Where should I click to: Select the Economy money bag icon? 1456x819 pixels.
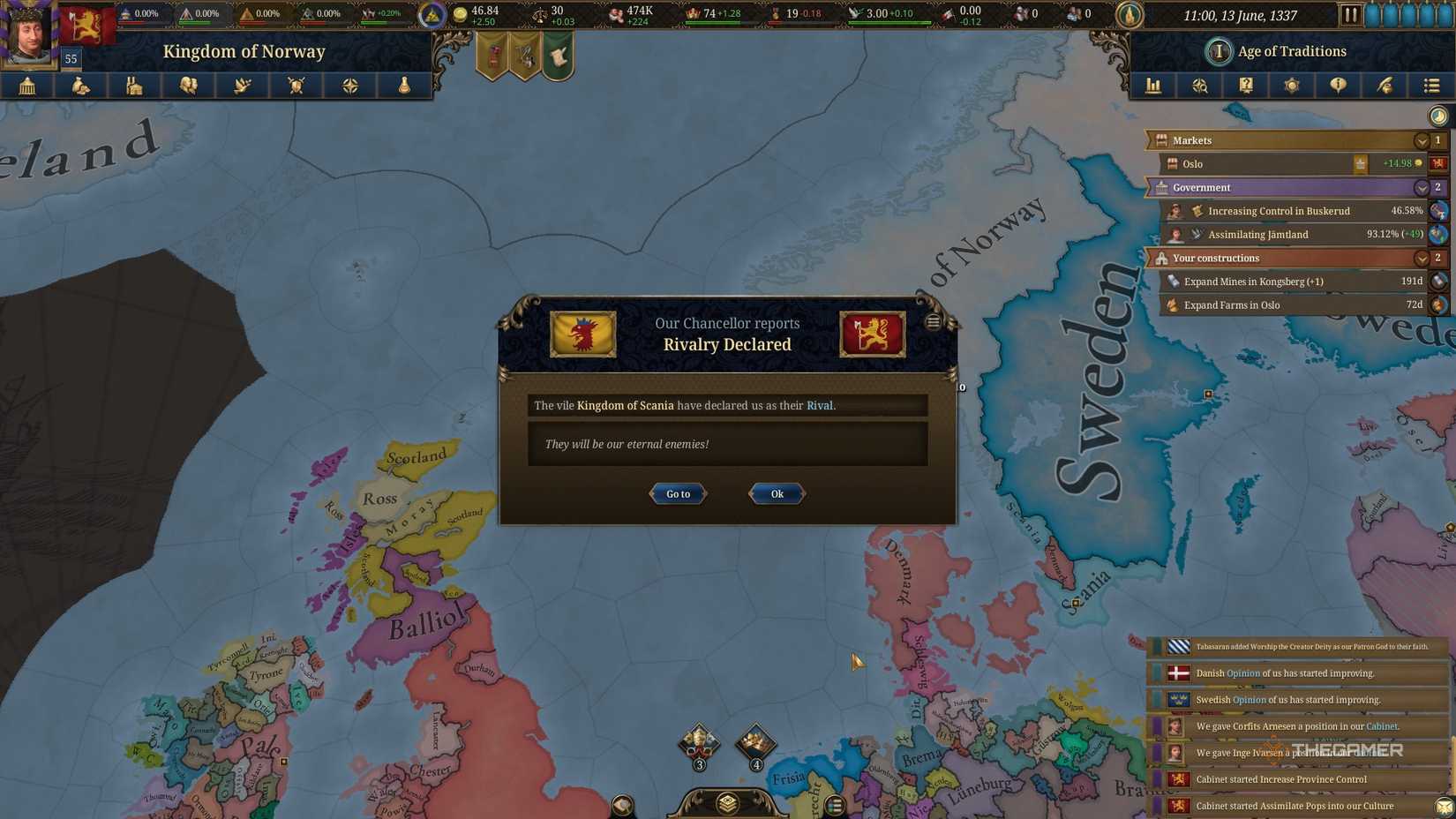pos(81,86)
